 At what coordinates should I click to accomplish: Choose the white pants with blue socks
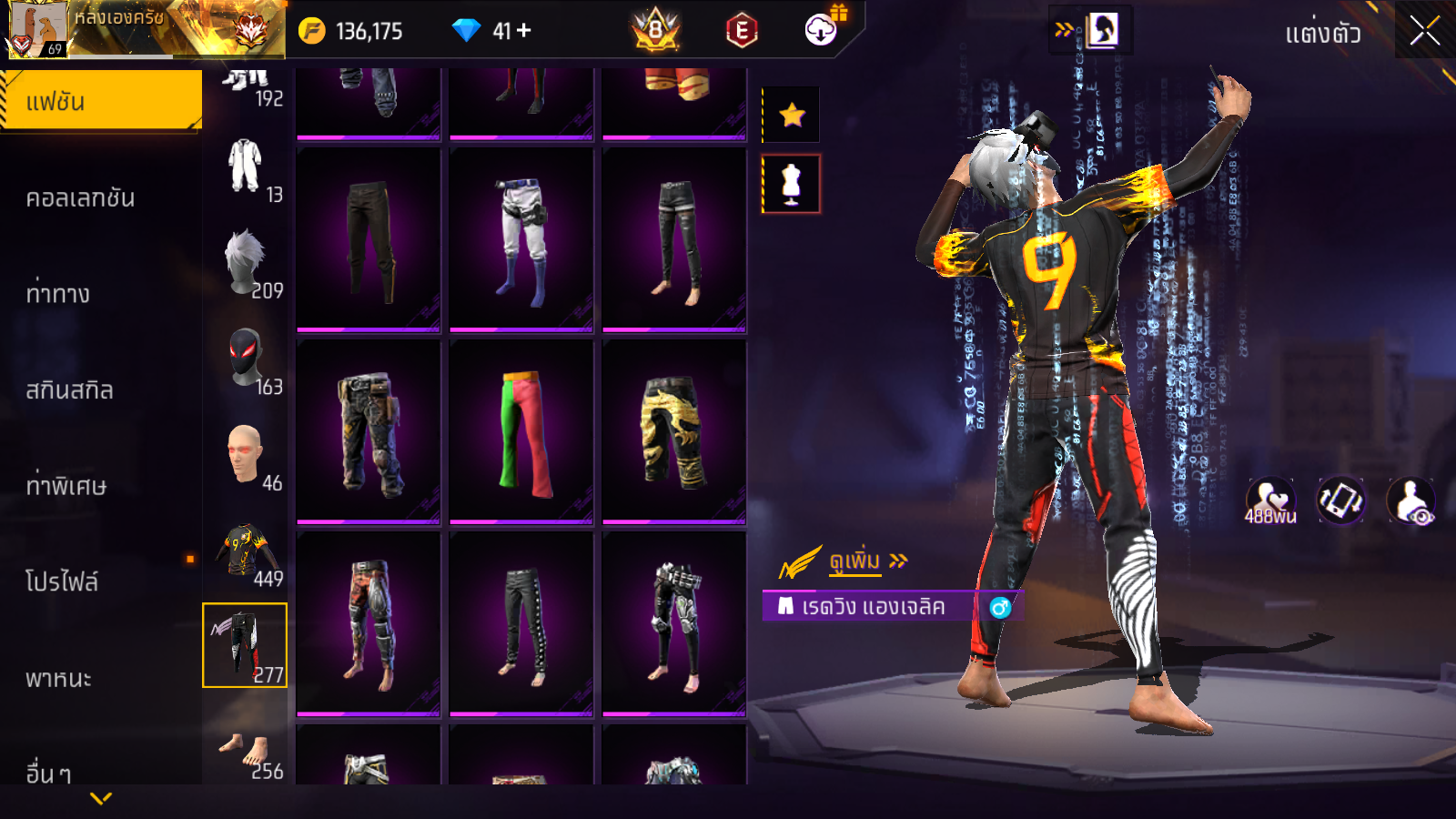pyautogui.click(x=521, y=239)
